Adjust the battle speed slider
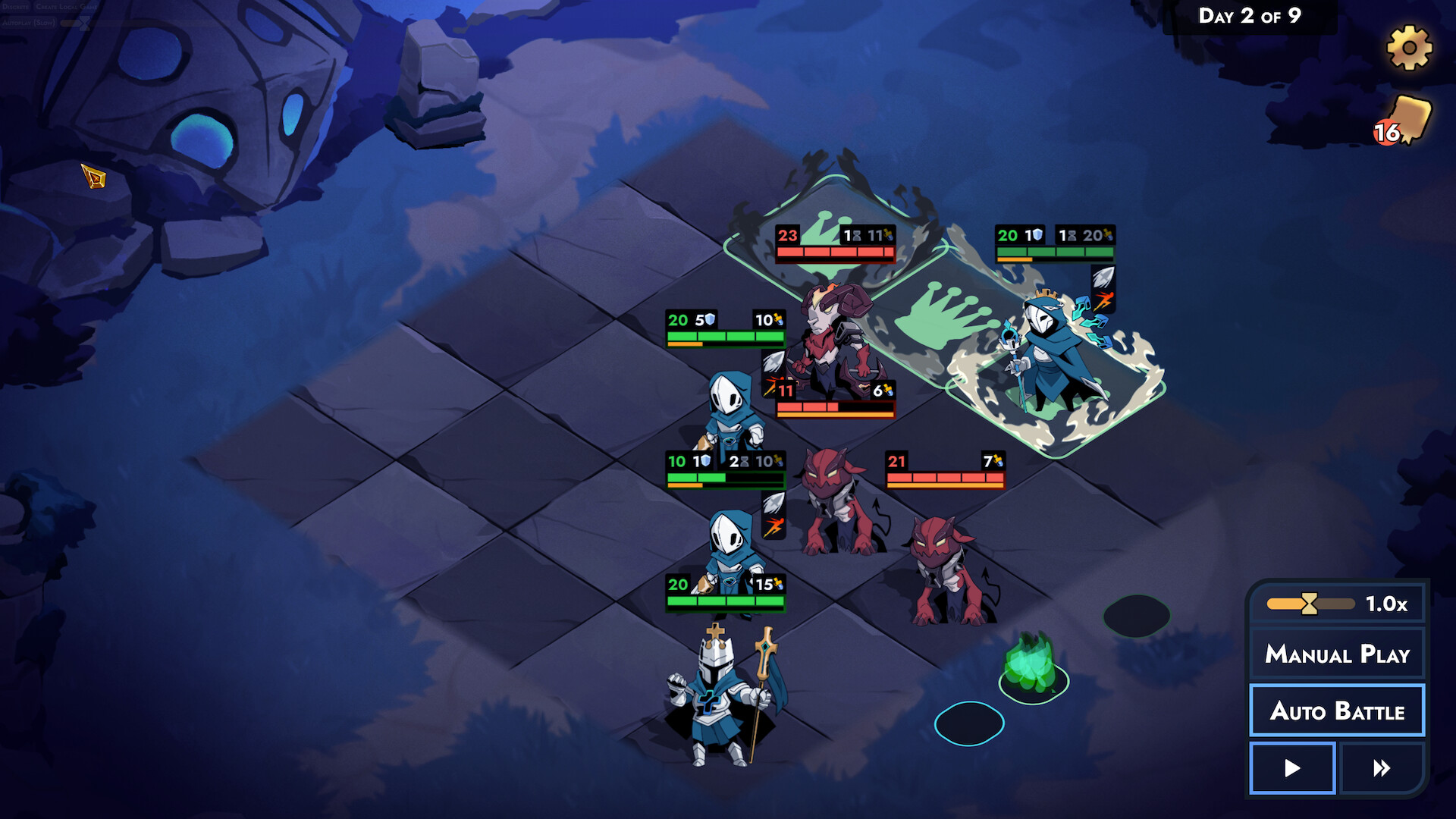Image resolution: width=1456 pixels, height=819 pixels. [x=1310, y=604]
